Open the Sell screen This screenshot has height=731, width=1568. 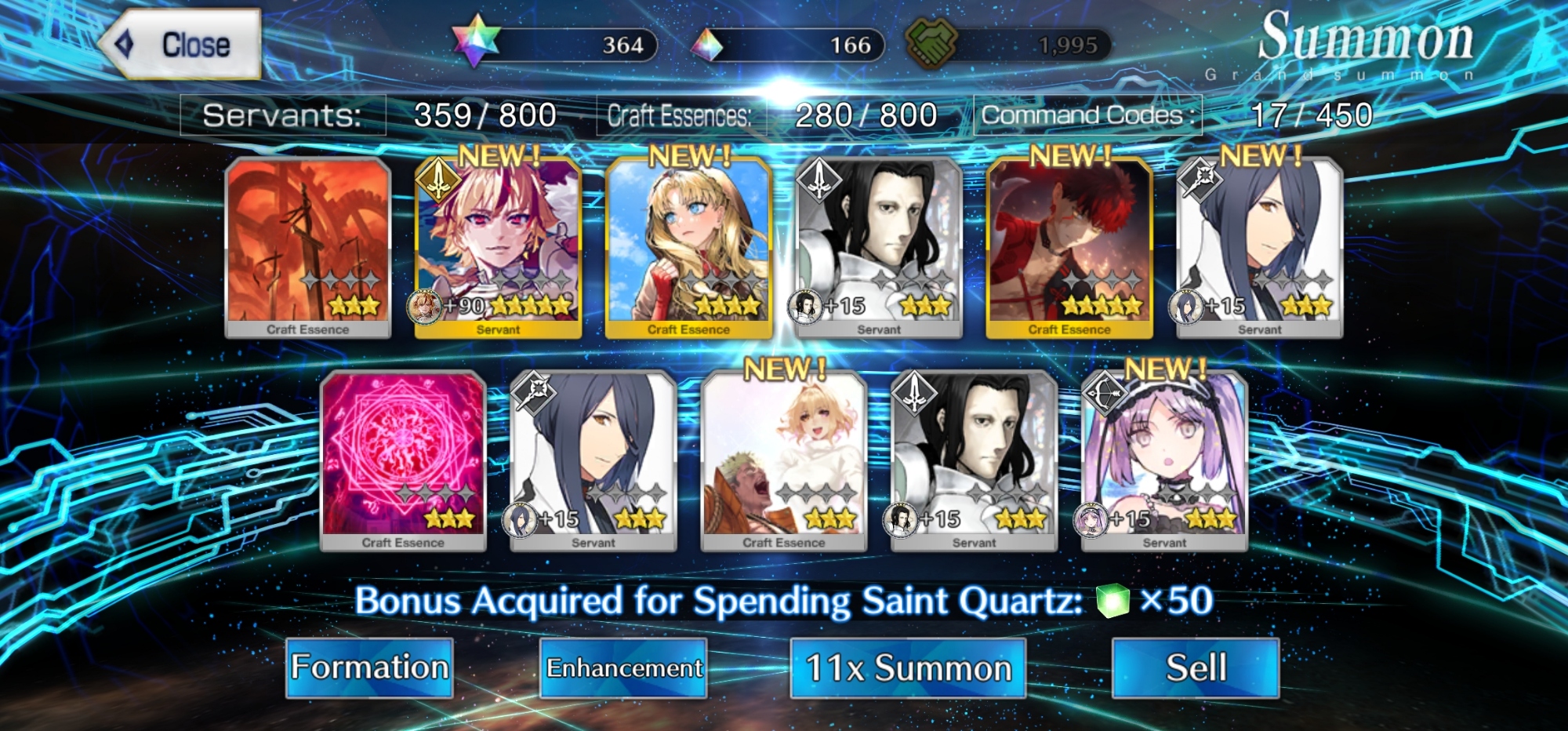point(1196,667)
